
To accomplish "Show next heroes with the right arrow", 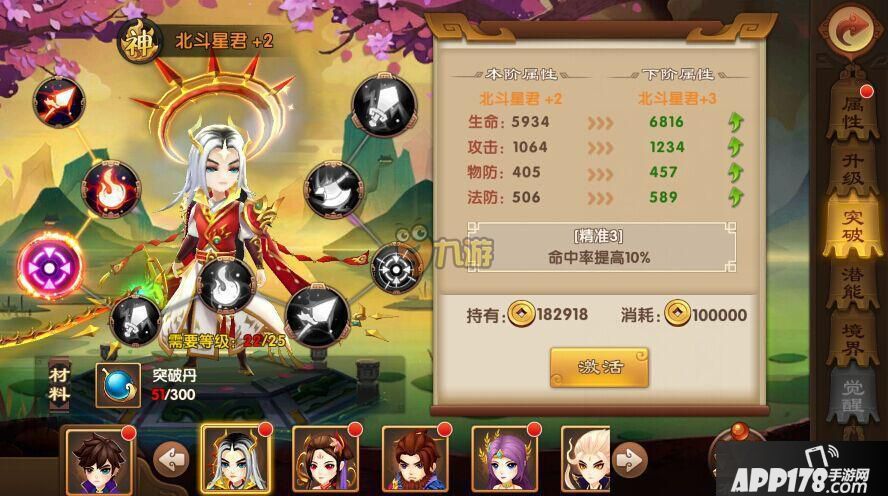I will tap(627, 461).
